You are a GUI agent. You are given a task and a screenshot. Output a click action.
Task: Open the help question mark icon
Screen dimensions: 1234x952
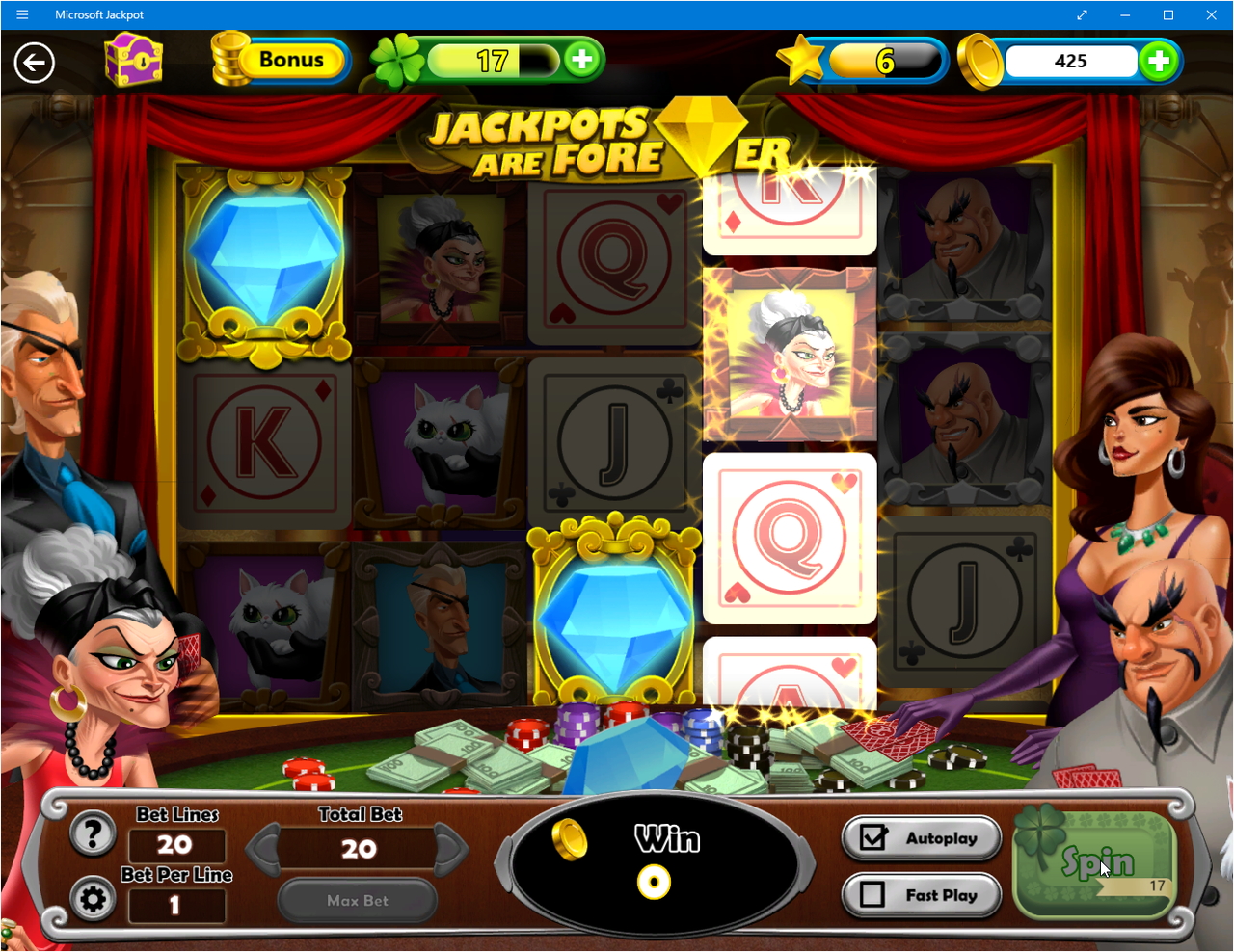point(92,833)
